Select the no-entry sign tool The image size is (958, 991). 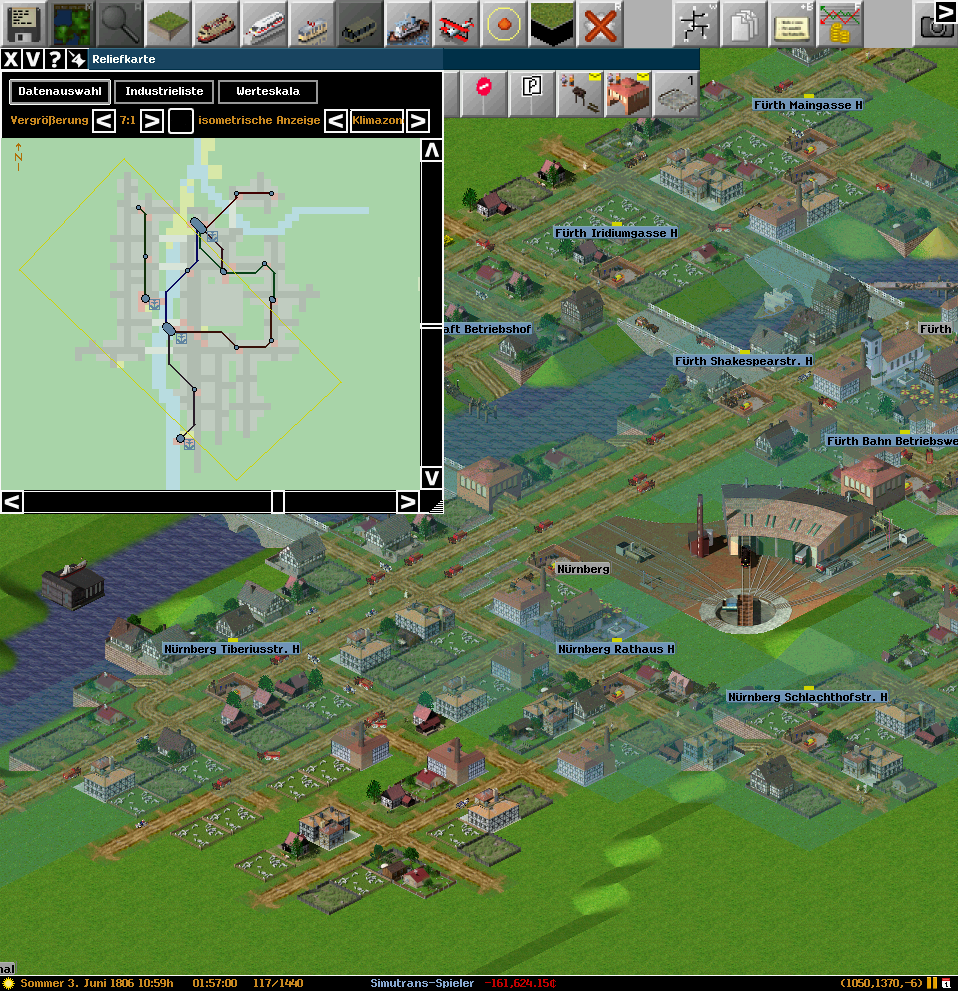click(484, 92)
